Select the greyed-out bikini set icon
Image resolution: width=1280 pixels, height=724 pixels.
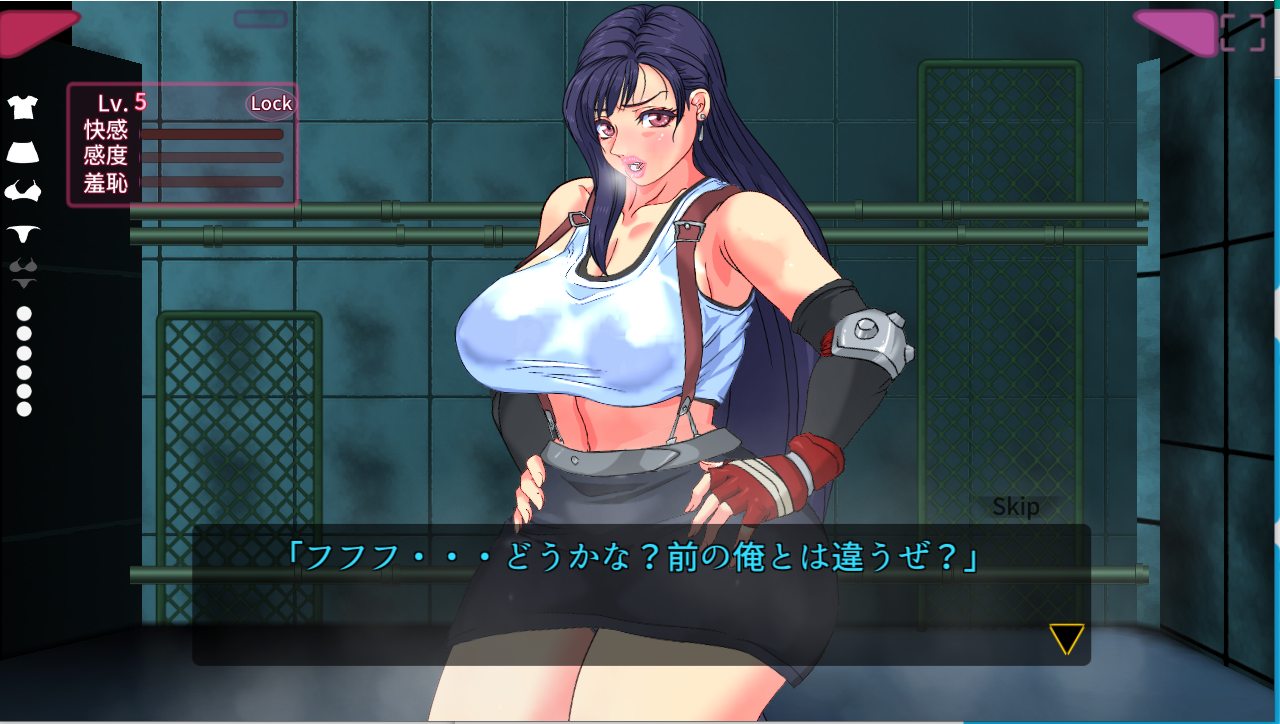pyautogui.click(x=23, y=270)
